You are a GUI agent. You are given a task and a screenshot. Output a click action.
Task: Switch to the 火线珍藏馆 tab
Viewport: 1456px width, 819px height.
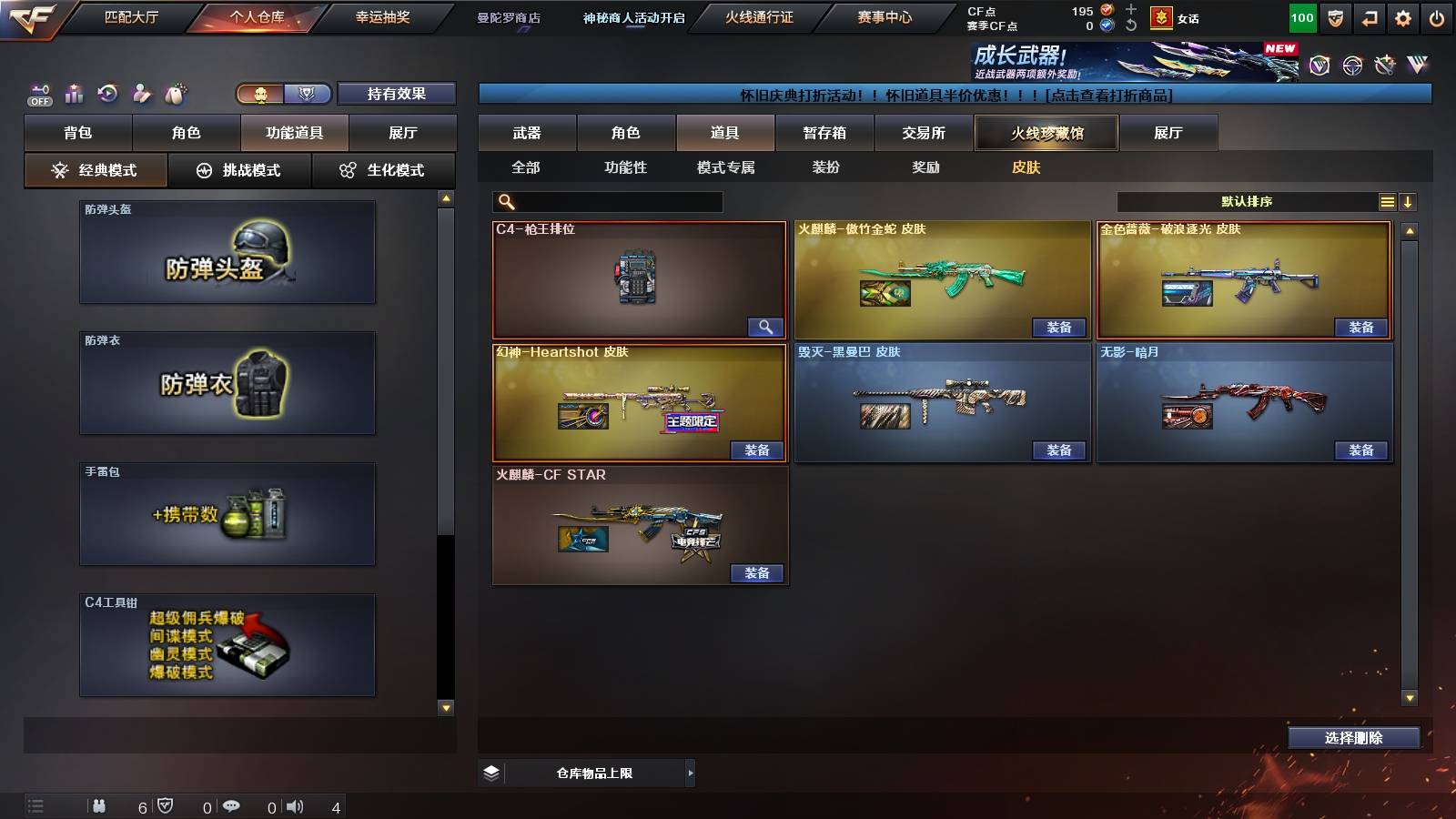[x=1045, y=133]
